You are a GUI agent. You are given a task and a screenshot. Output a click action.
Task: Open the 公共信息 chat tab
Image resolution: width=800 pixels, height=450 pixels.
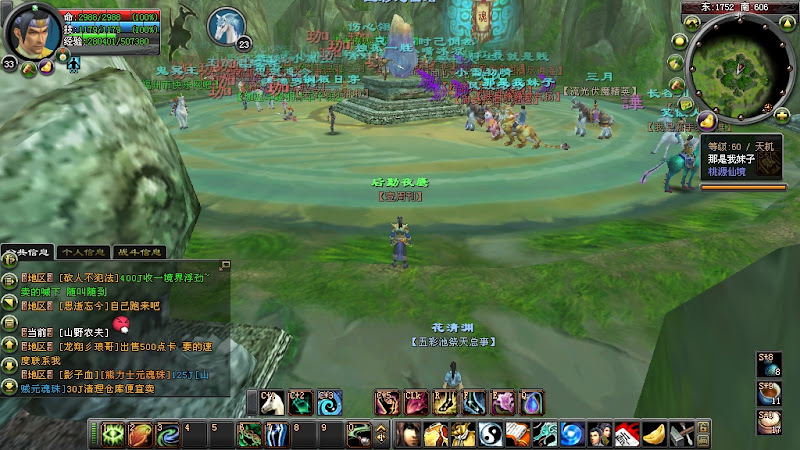click(27, 253)
